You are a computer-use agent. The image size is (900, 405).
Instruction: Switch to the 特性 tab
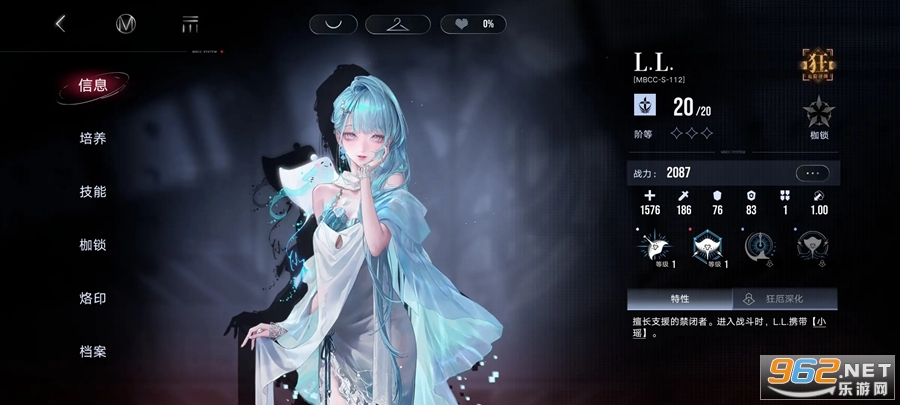[x=680, y=299]
